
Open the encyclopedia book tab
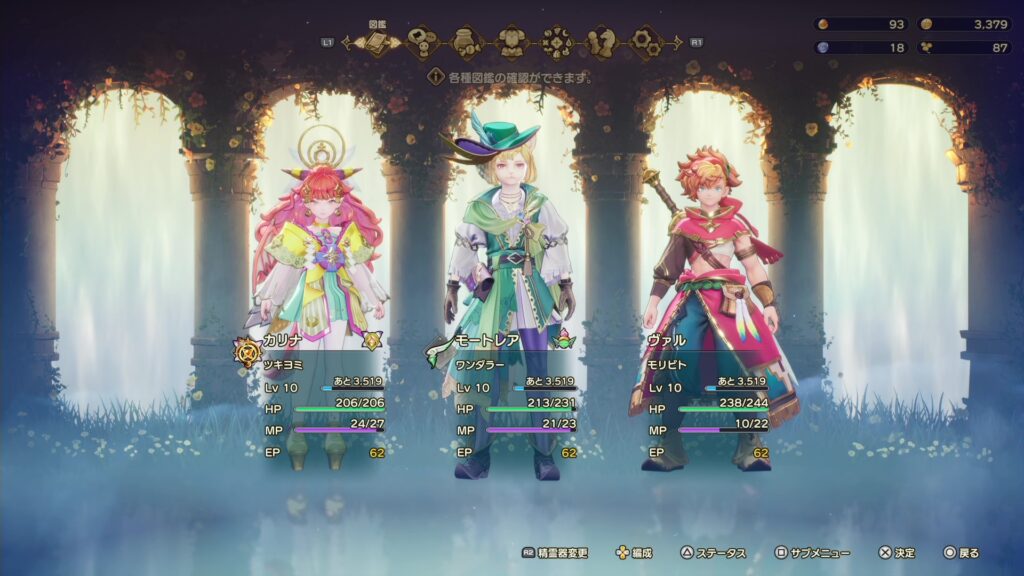point(377,42)
